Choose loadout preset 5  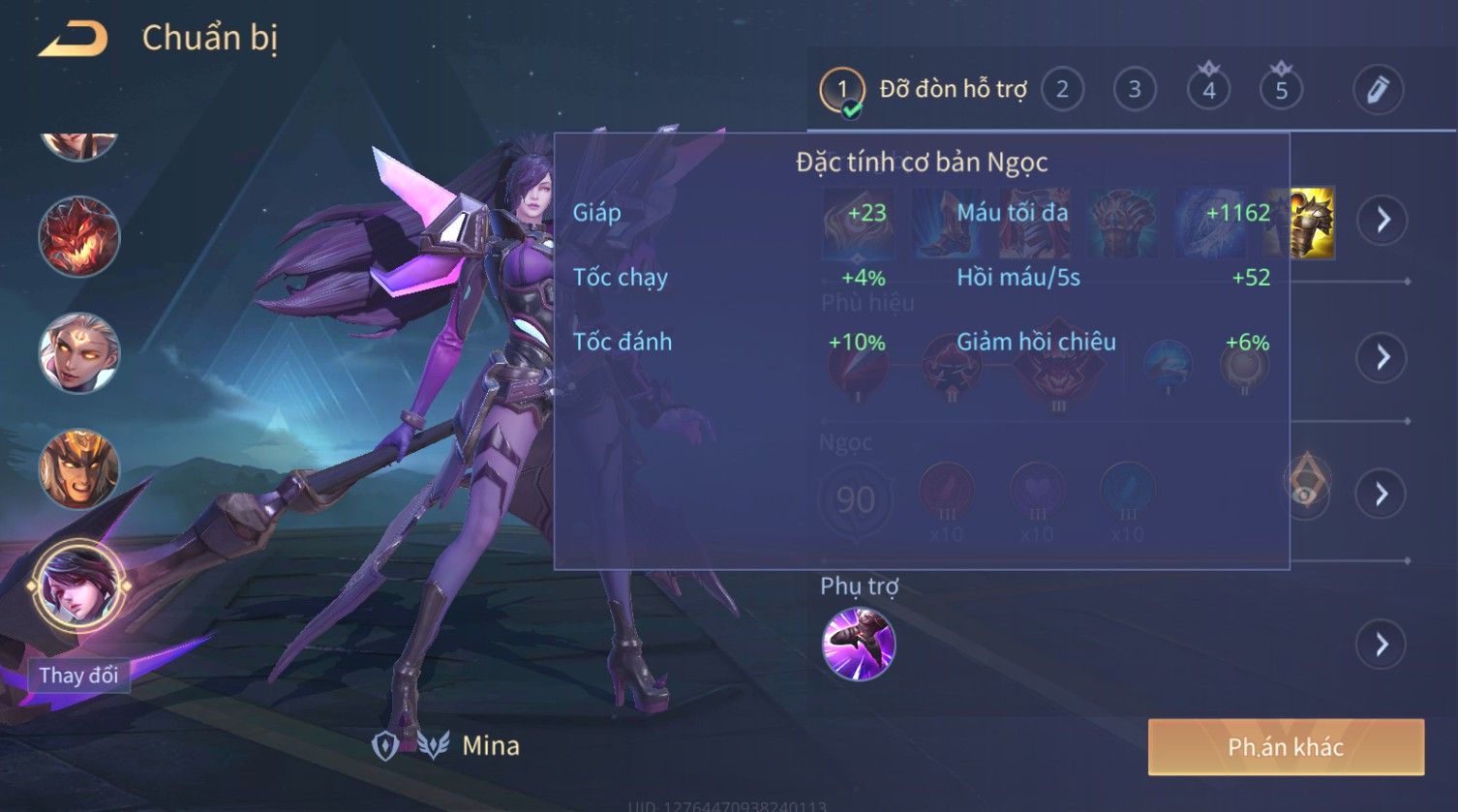pyautogui.click(x=1281, y=90)
